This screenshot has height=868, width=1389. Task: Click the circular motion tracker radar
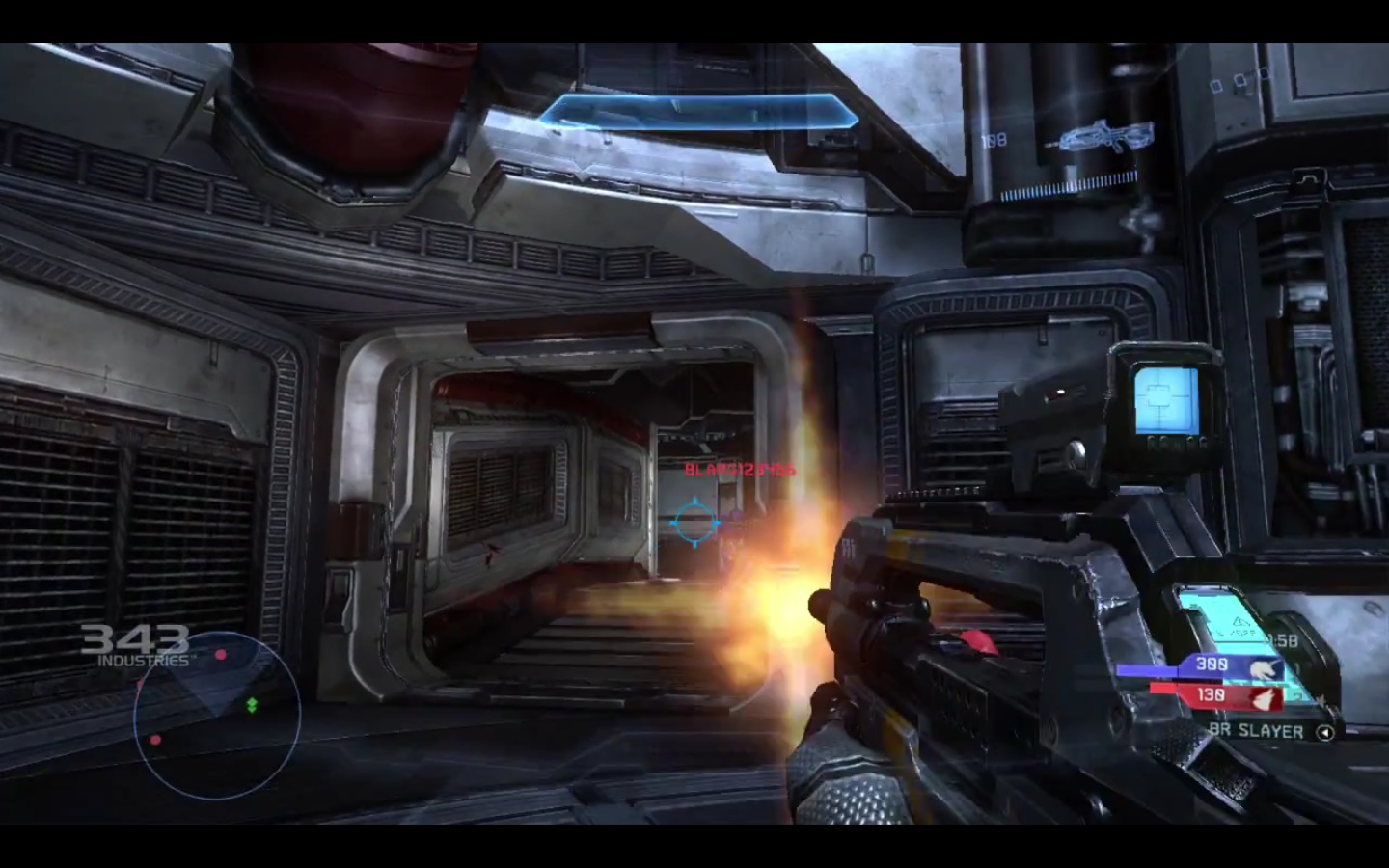(x=217, y=715)
